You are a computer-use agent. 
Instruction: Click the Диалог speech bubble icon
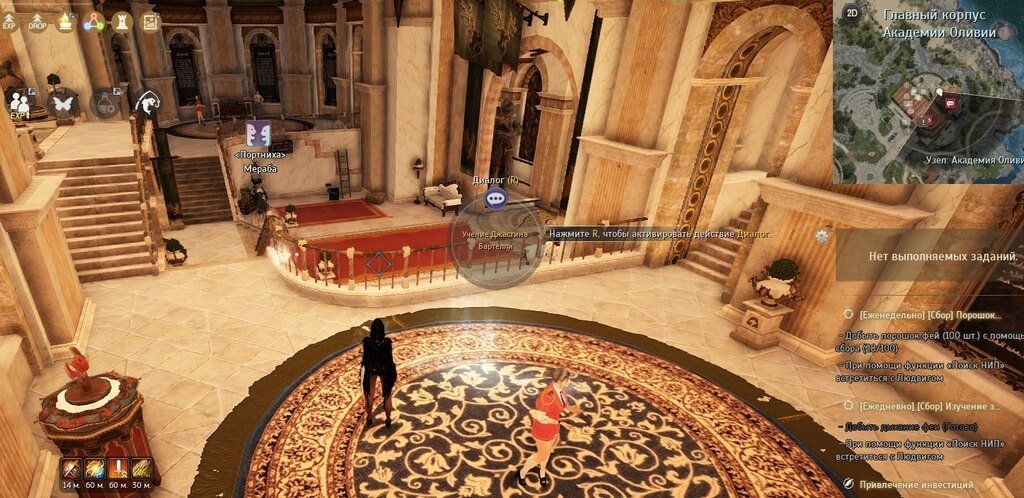[496, 198]
